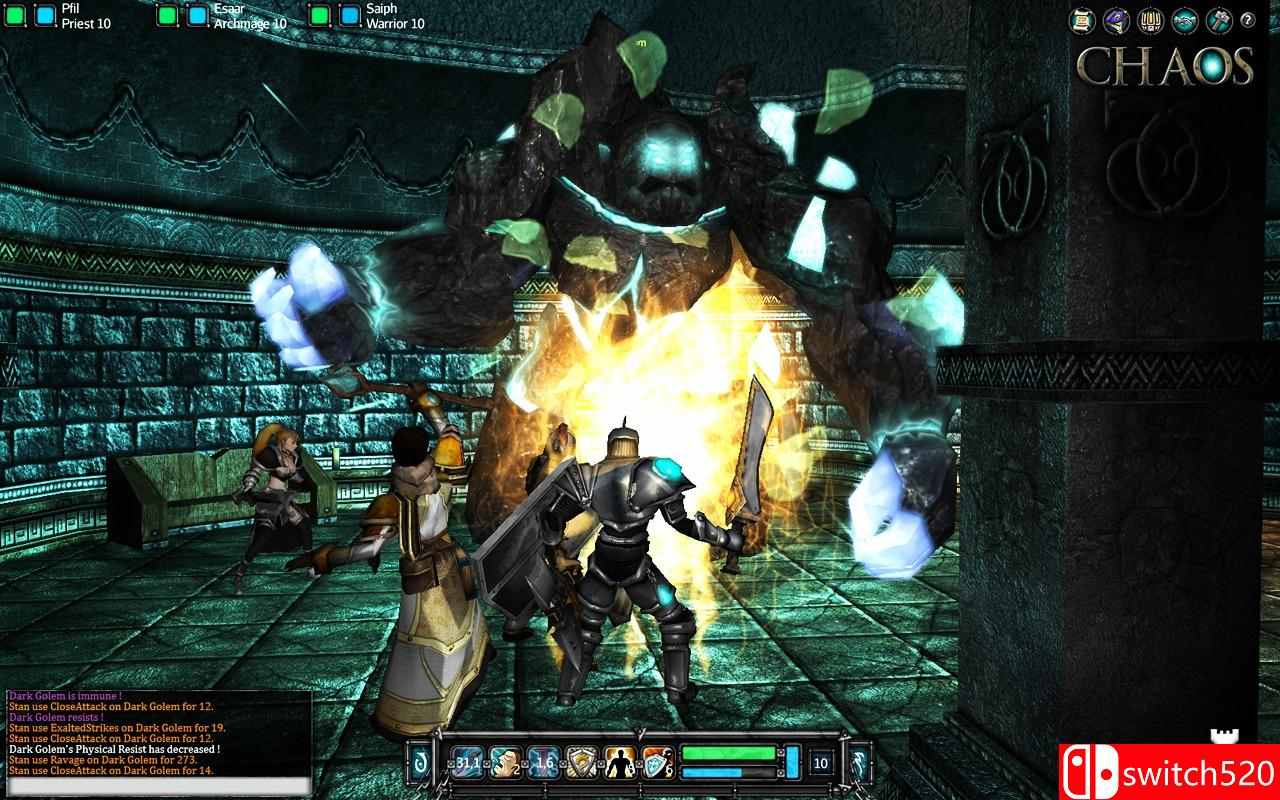Open the purple wizard hat menu
Viewport: 1280px width, 800px height.
click(x=1115, y=20)
